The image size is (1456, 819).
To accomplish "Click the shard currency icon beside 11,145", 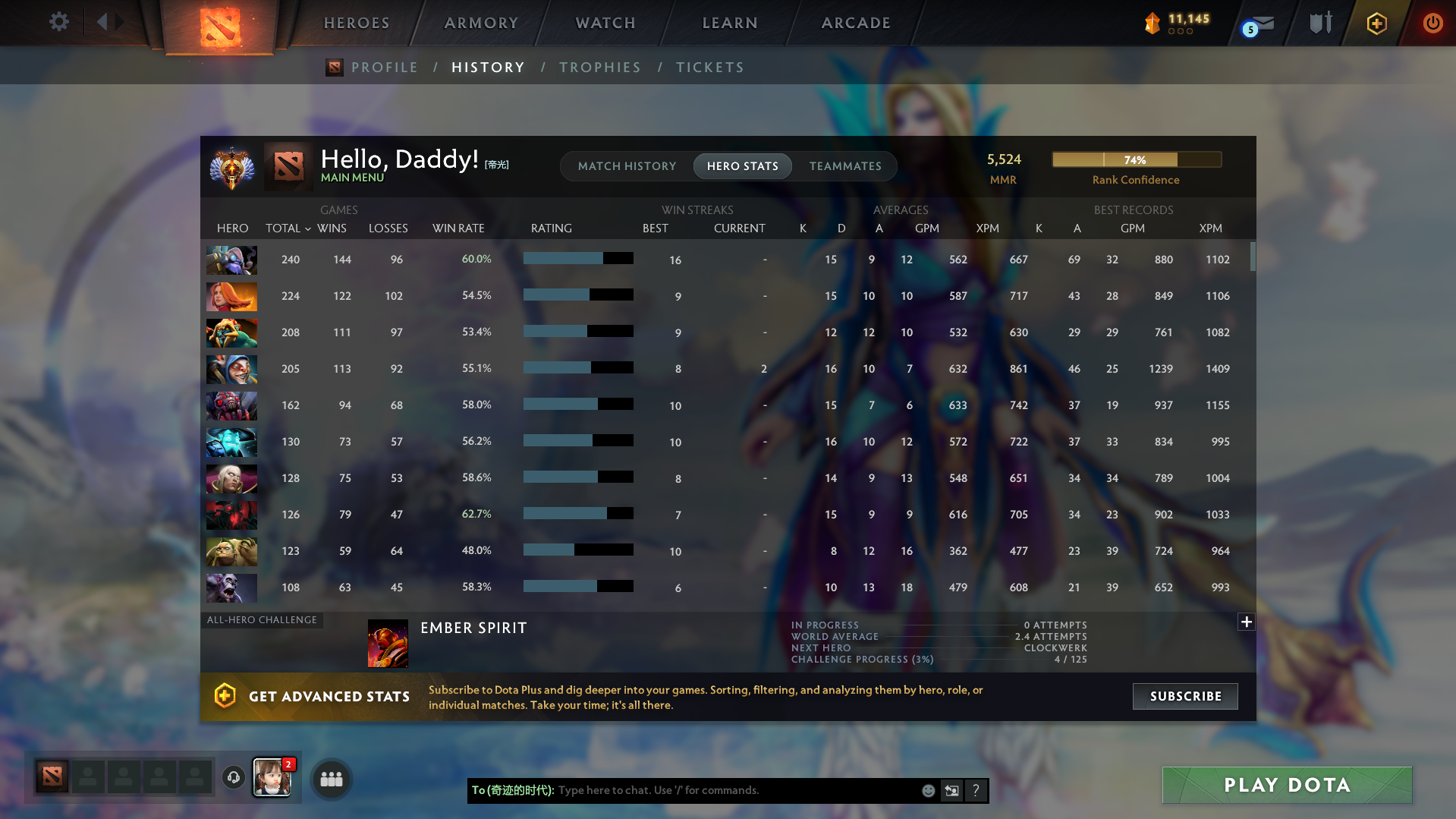I will tap(1153, 23).
